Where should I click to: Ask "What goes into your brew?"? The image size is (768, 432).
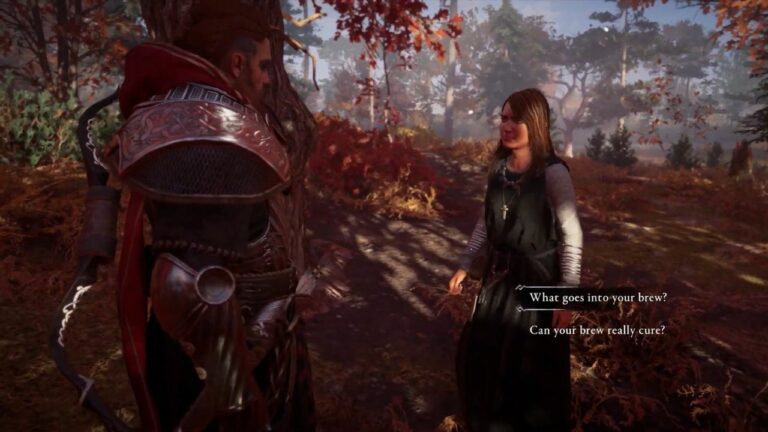pyautogui.click(x=599, y=298)
